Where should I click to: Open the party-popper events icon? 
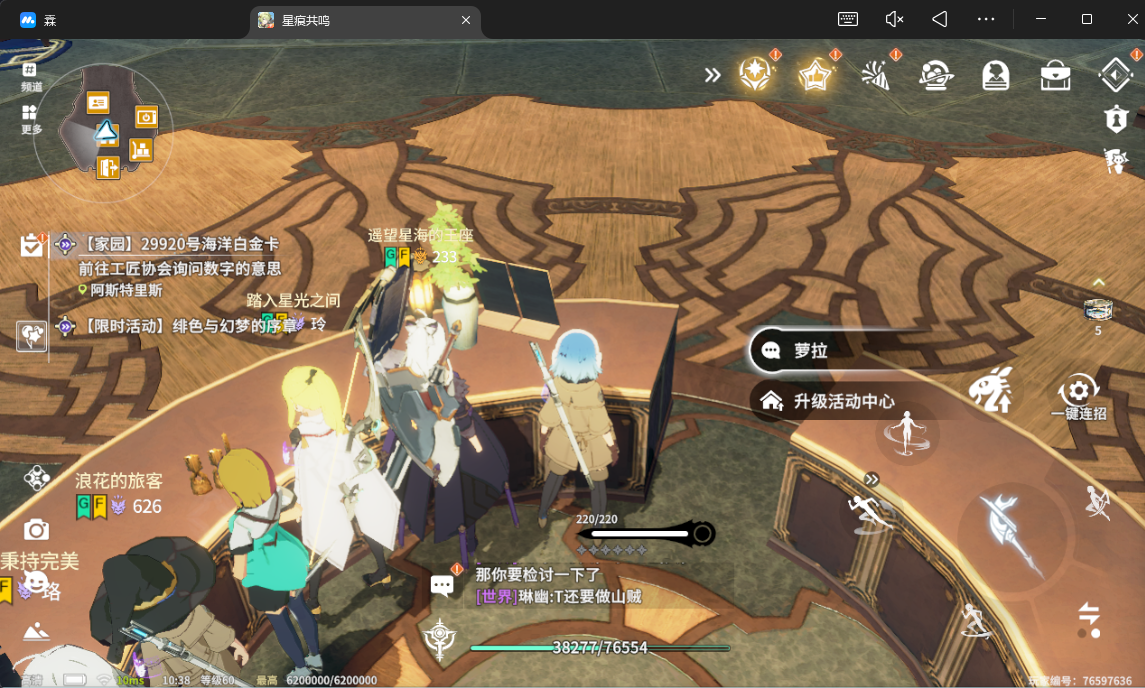[877, 75]
